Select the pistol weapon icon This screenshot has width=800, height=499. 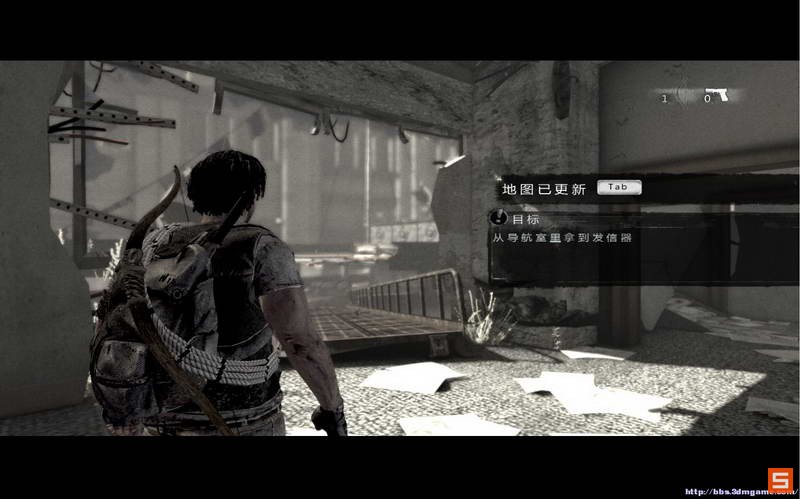click(716, 95)
